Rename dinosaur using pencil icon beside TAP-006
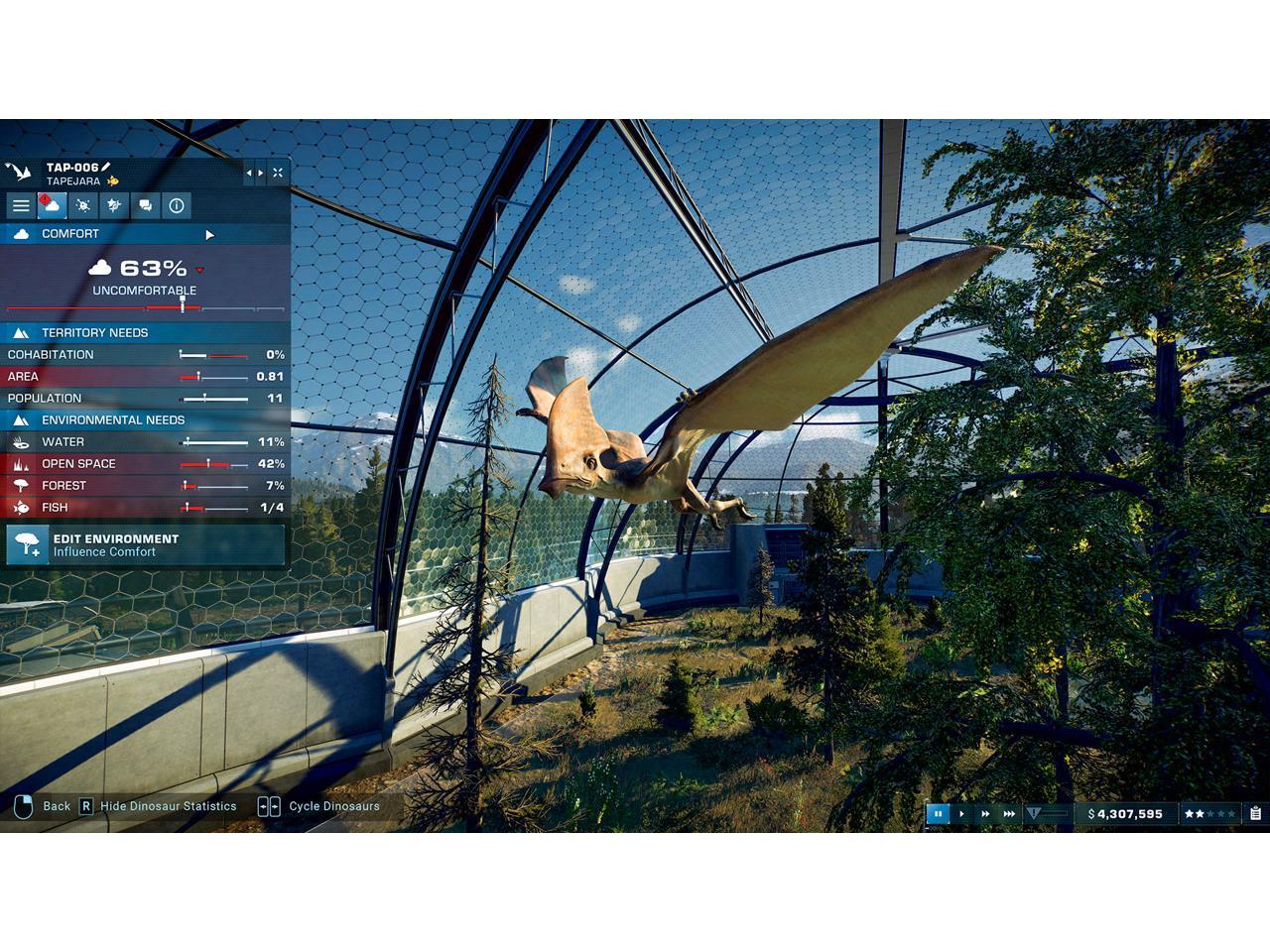The image size is (1270, 952). point(106,168)
